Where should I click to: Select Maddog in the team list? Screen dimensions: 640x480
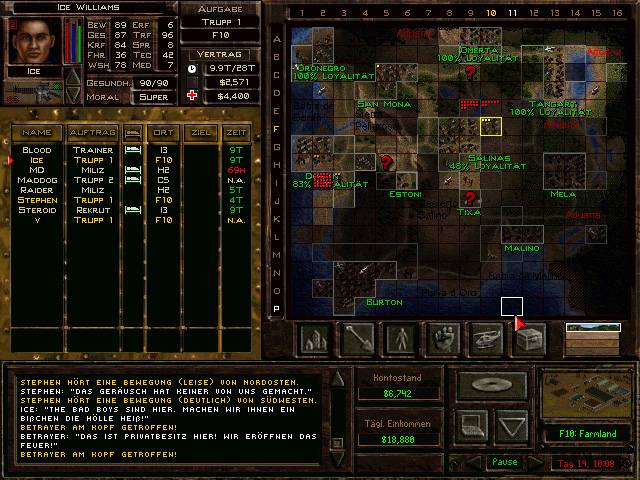pyautogui.click(x=37, y=180)
